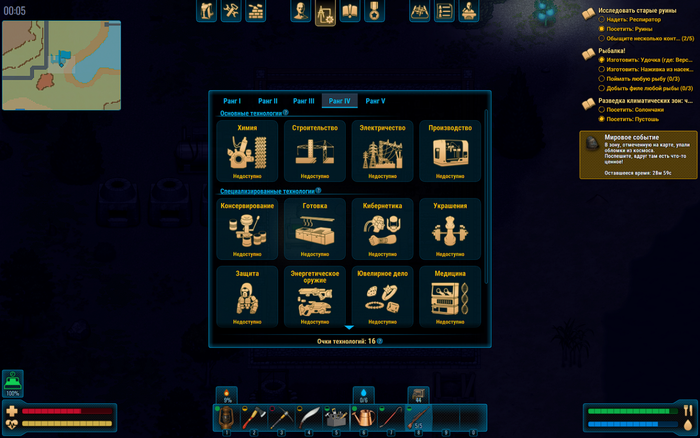Switch to the Ранг I tab
Screen dimensions: 700x438
233,101
